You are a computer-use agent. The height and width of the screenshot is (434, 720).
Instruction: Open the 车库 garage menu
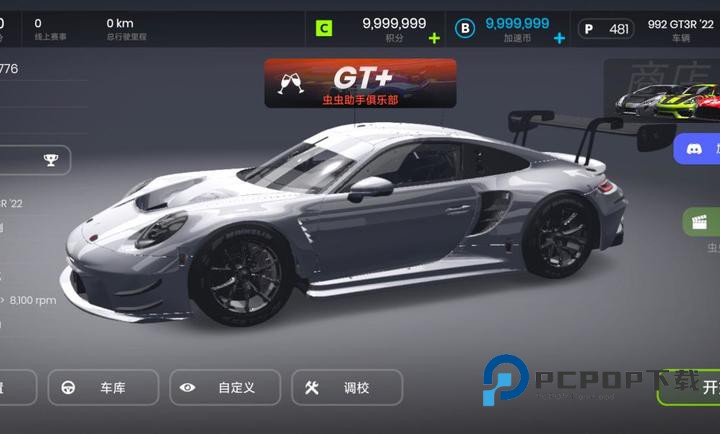pyautogui.click(x=104, y=387)
